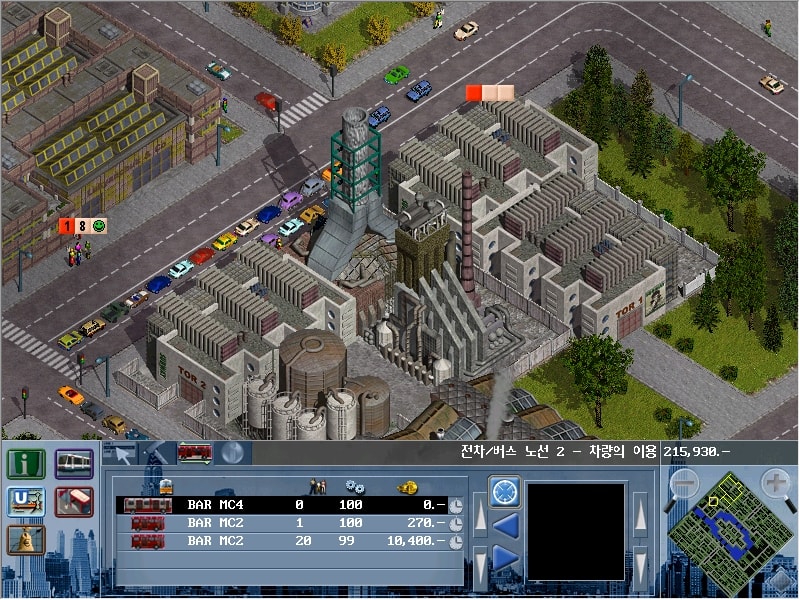This screenshot has height=600, width=800.
Task: Open the green information panel
Action: pos(24,465)
